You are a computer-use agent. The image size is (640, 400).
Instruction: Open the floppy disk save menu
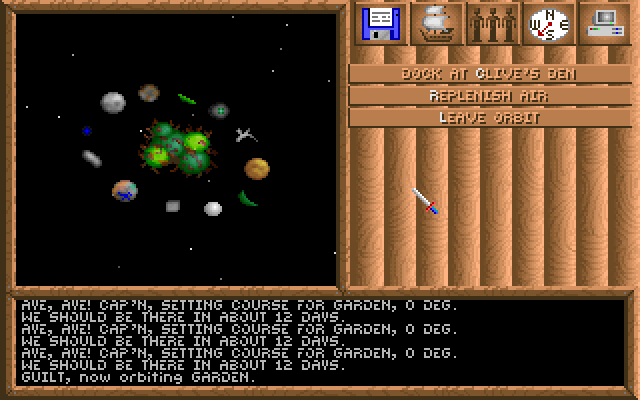pyautogui.click(x=381, y=24)
